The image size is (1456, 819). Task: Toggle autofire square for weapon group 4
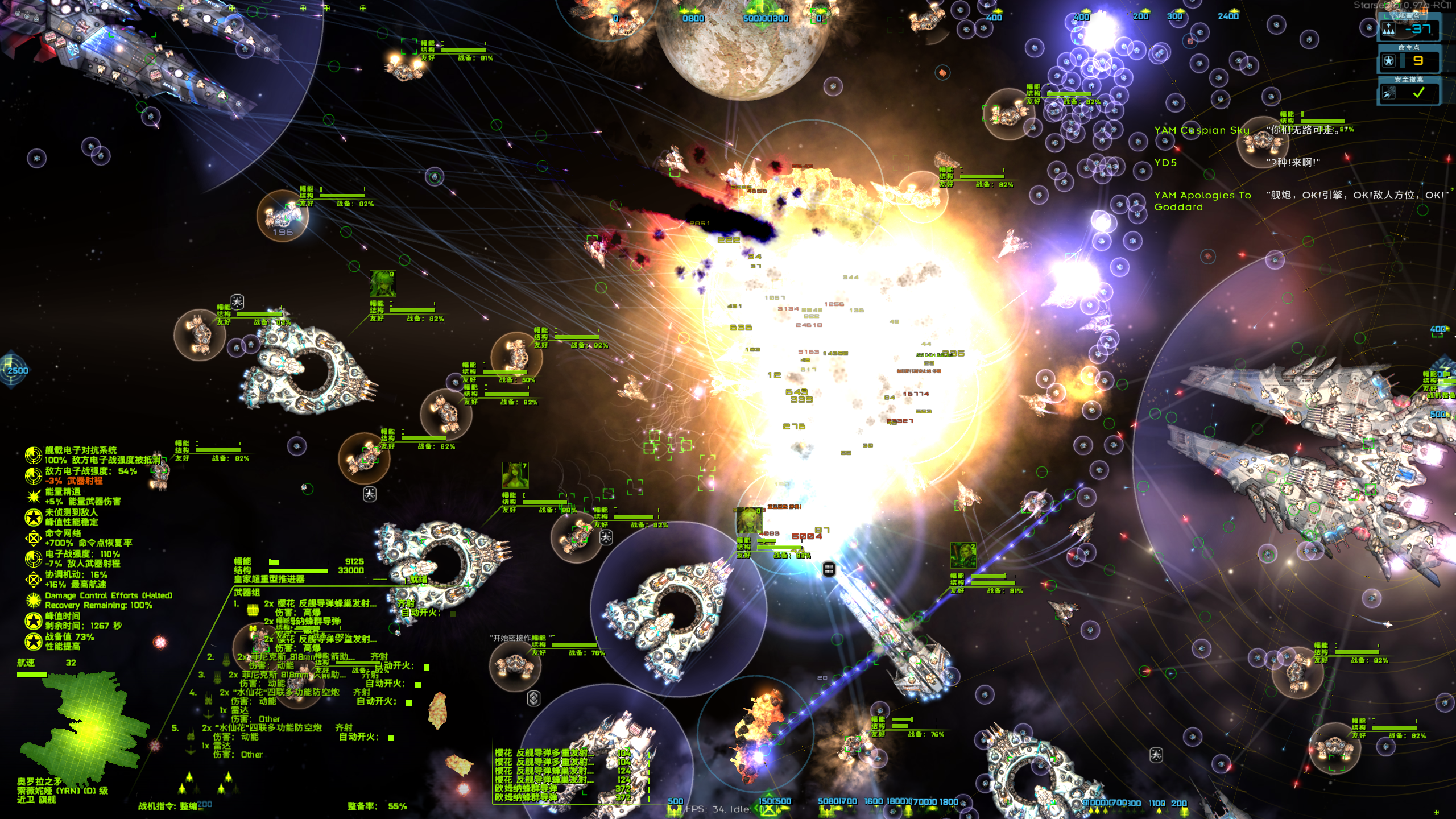click(409, 703)
